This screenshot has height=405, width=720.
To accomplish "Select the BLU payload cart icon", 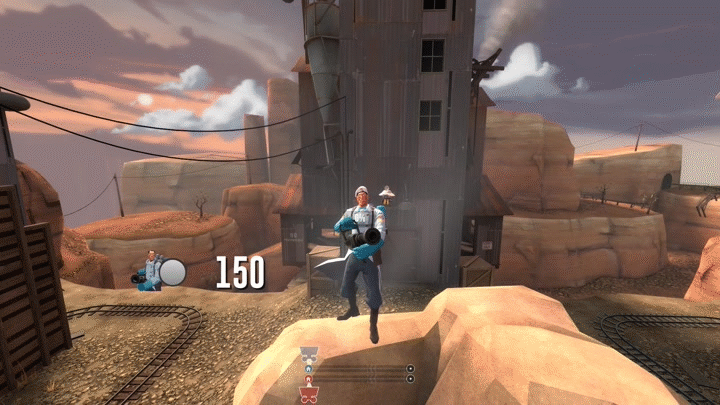I will tap(309, 354).
